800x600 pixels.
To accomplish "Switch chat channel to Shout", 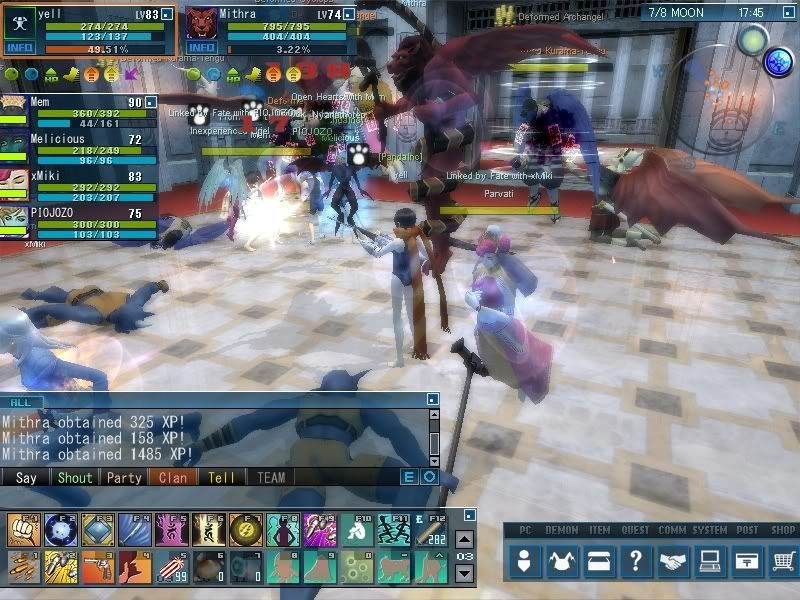I will 74,478.
